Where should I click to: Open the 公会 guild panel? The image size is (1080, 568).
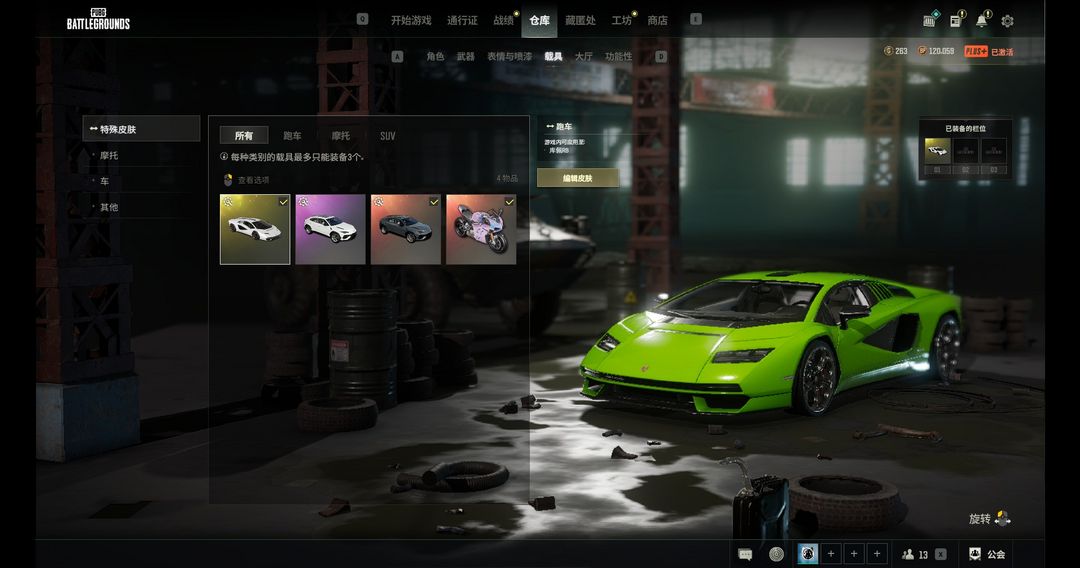[986, 554]
